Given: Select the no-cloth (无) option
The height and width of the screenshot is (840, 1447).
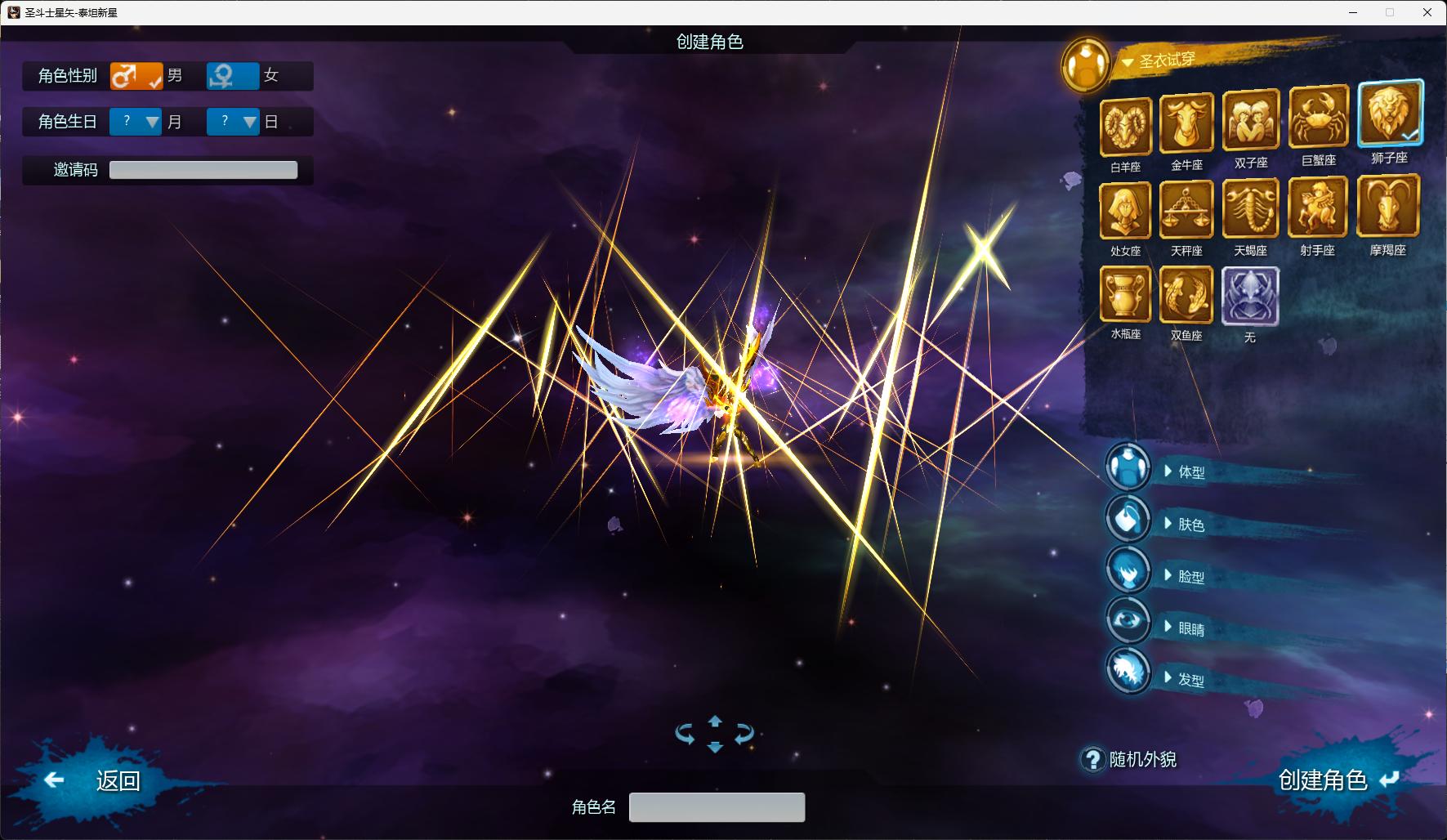Looking at the screenshot, I should pos(1250,297).
